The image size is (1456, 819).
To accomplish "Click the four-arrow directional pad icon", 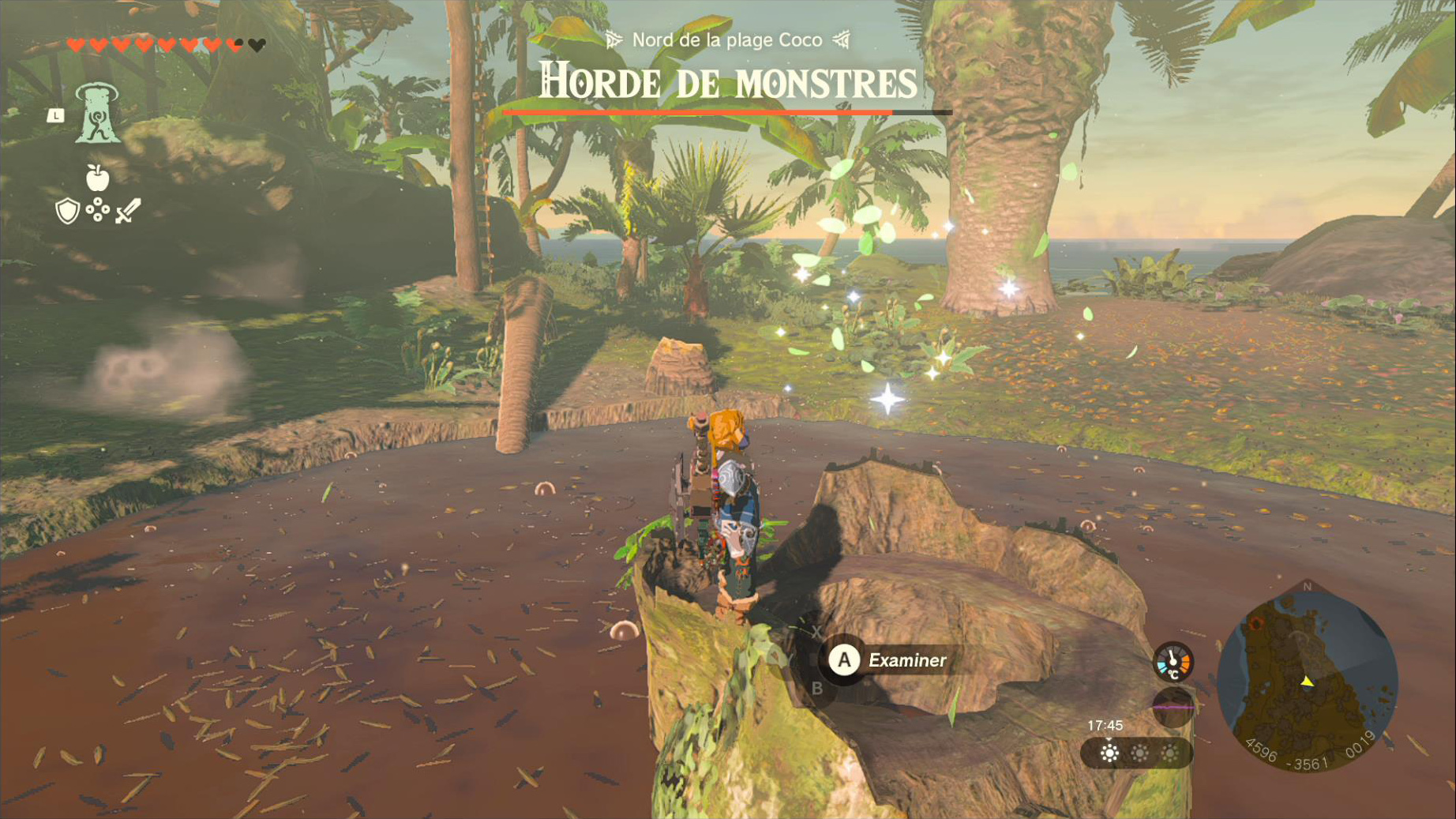I will [97, 210].
